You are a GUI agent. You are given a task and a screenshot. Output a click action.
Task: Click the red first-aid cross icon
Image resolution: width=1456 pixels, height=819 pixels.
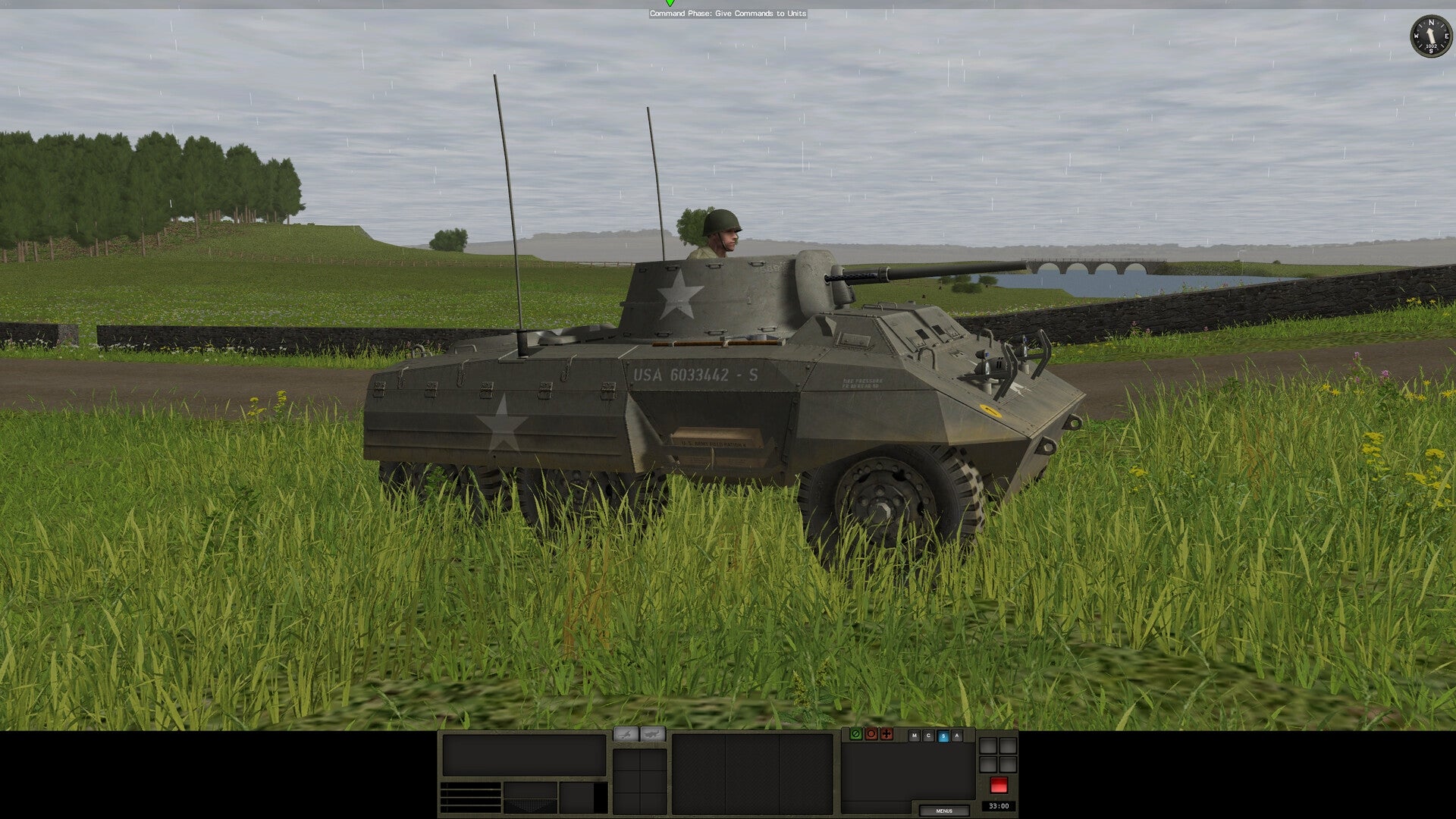coord(886,735)
